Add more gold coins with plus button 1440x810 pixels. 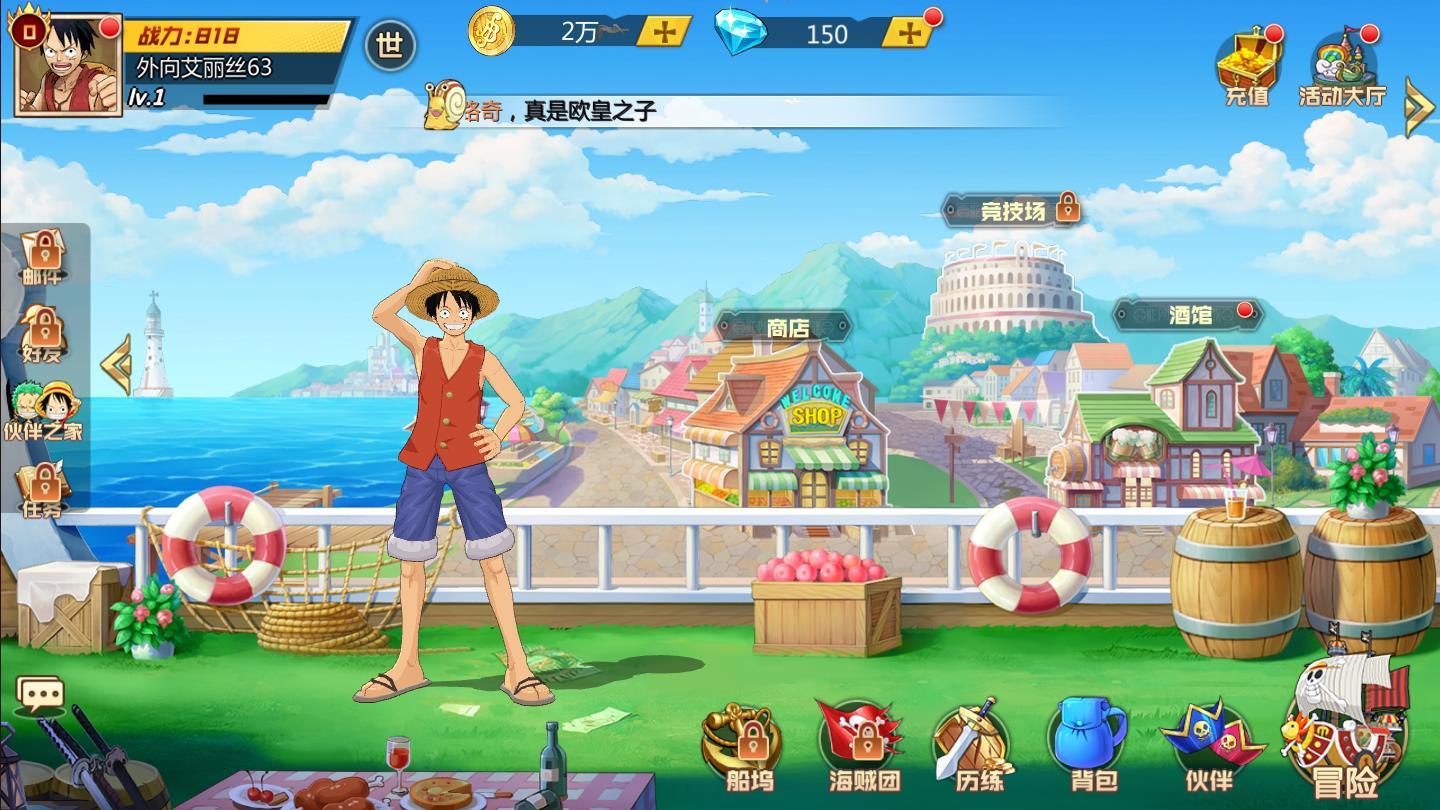click(664, 32)
